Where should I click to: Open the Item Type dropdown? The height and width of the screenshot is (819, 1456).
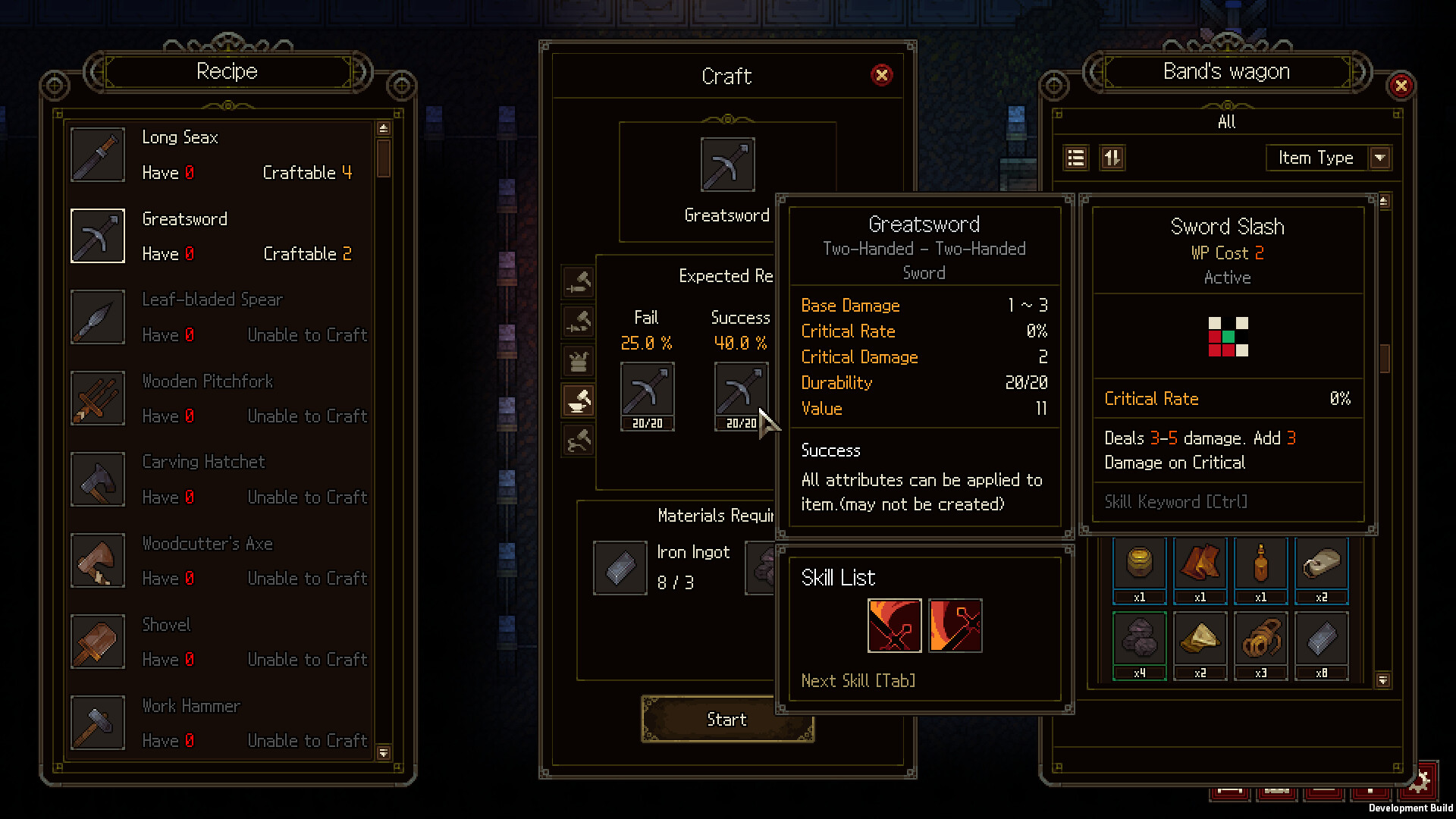pyautogui.click(x=1328, y=158)
